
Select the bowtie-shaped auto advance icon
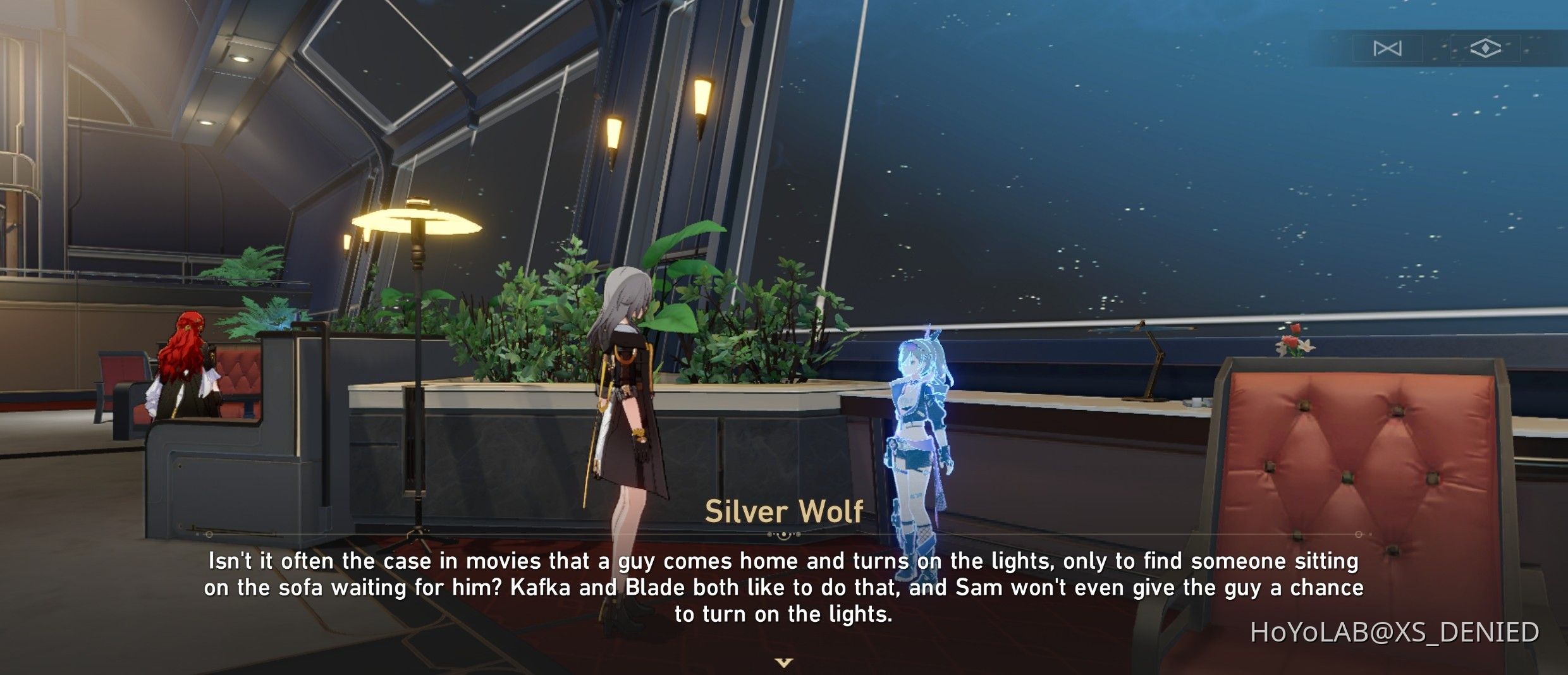tap(1388, 48)
